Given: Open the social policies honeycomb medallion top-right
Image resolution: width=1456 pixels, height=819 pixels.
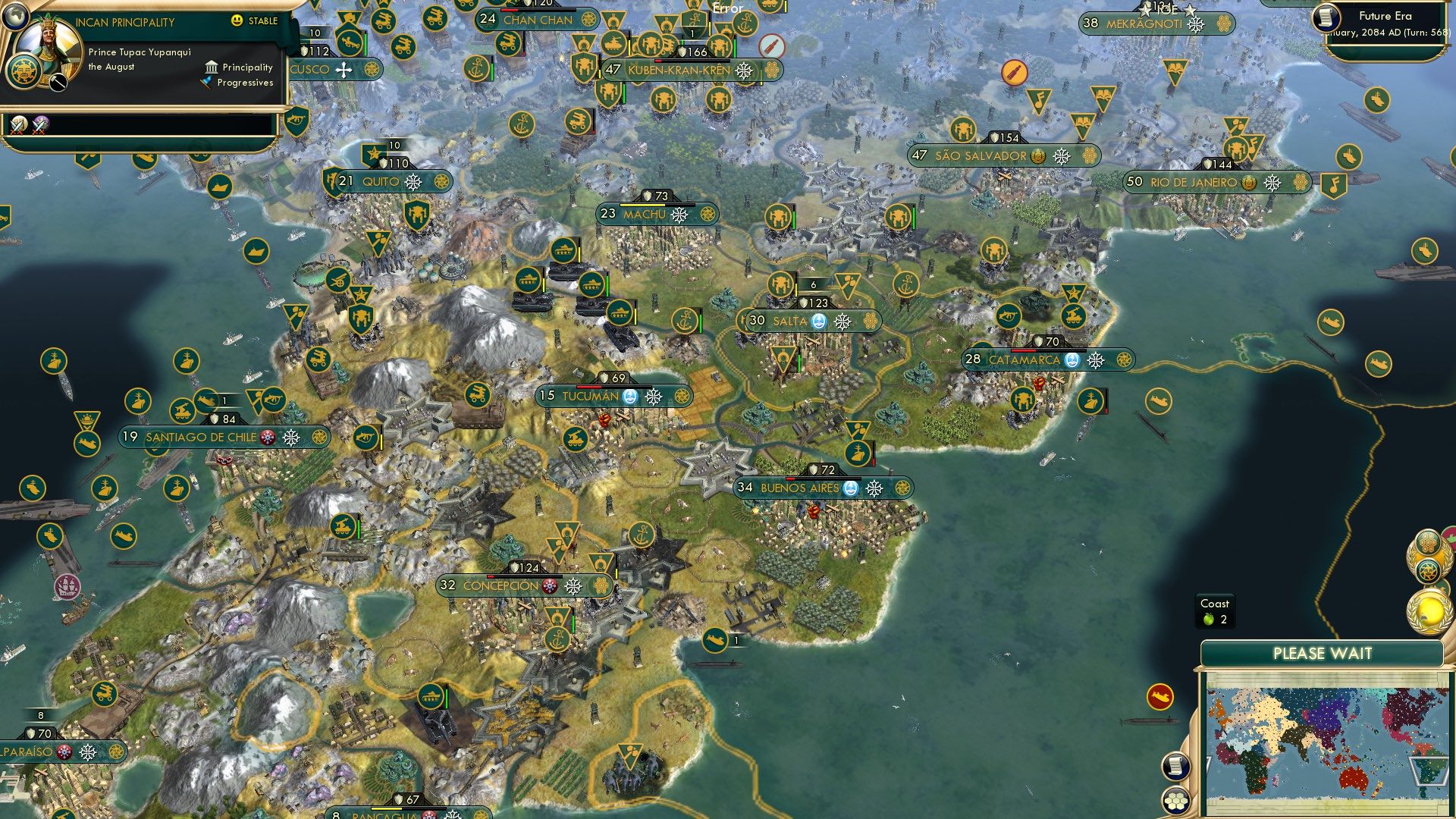Looking at the screenshot, I should [1427, 543].
